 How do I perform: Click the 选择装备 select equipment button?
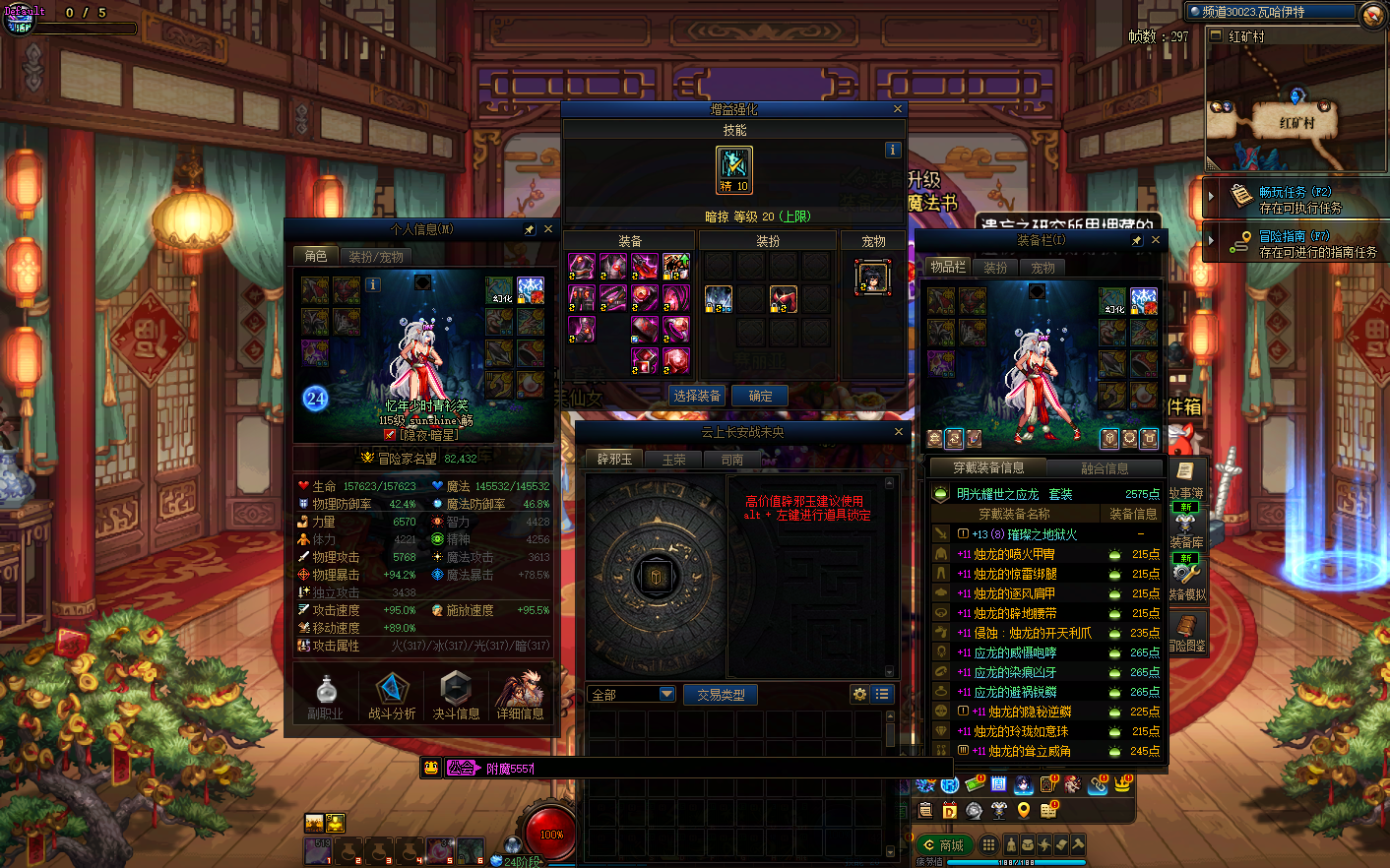[697, 396]
